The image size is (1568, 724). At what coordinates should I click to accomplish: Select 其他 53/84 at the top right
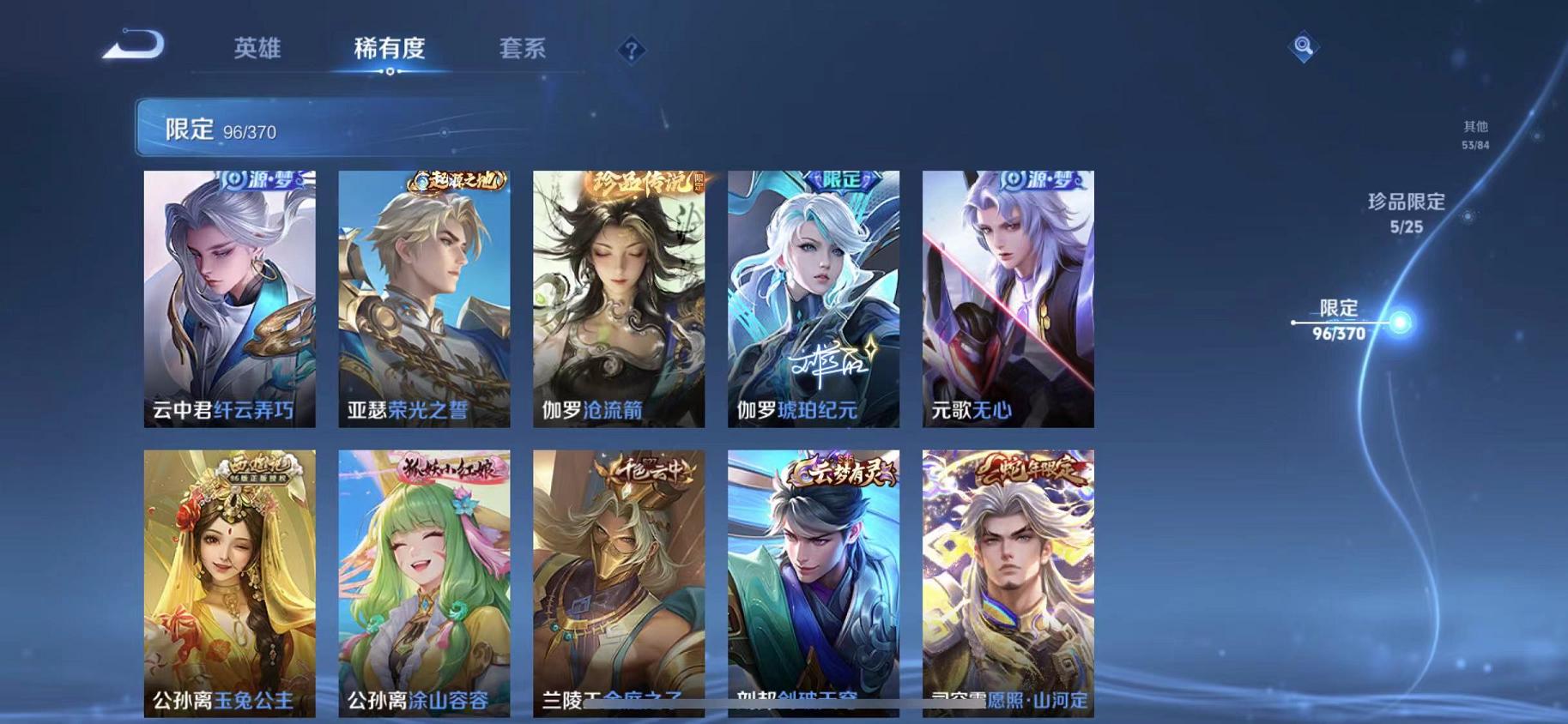point(1474,135)
